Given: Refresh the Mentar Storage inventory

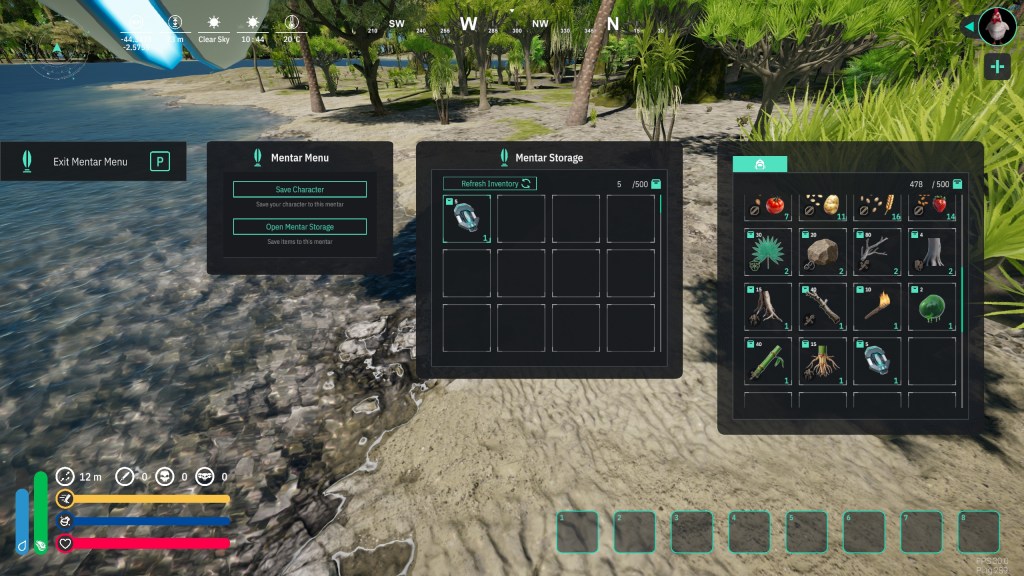Looking at the screenshot, I should coord(490,184).
